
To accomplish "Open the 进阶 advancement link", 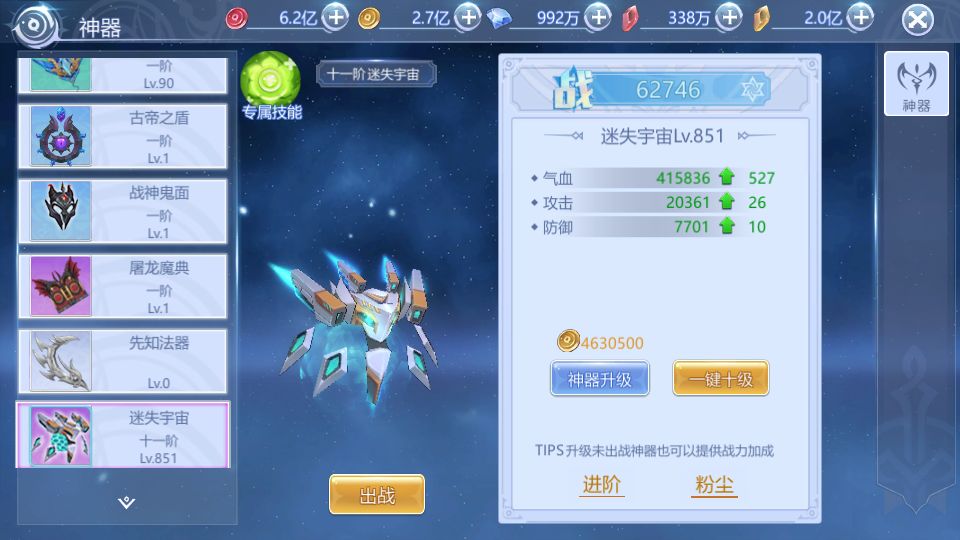I will [x=602, y=486].
